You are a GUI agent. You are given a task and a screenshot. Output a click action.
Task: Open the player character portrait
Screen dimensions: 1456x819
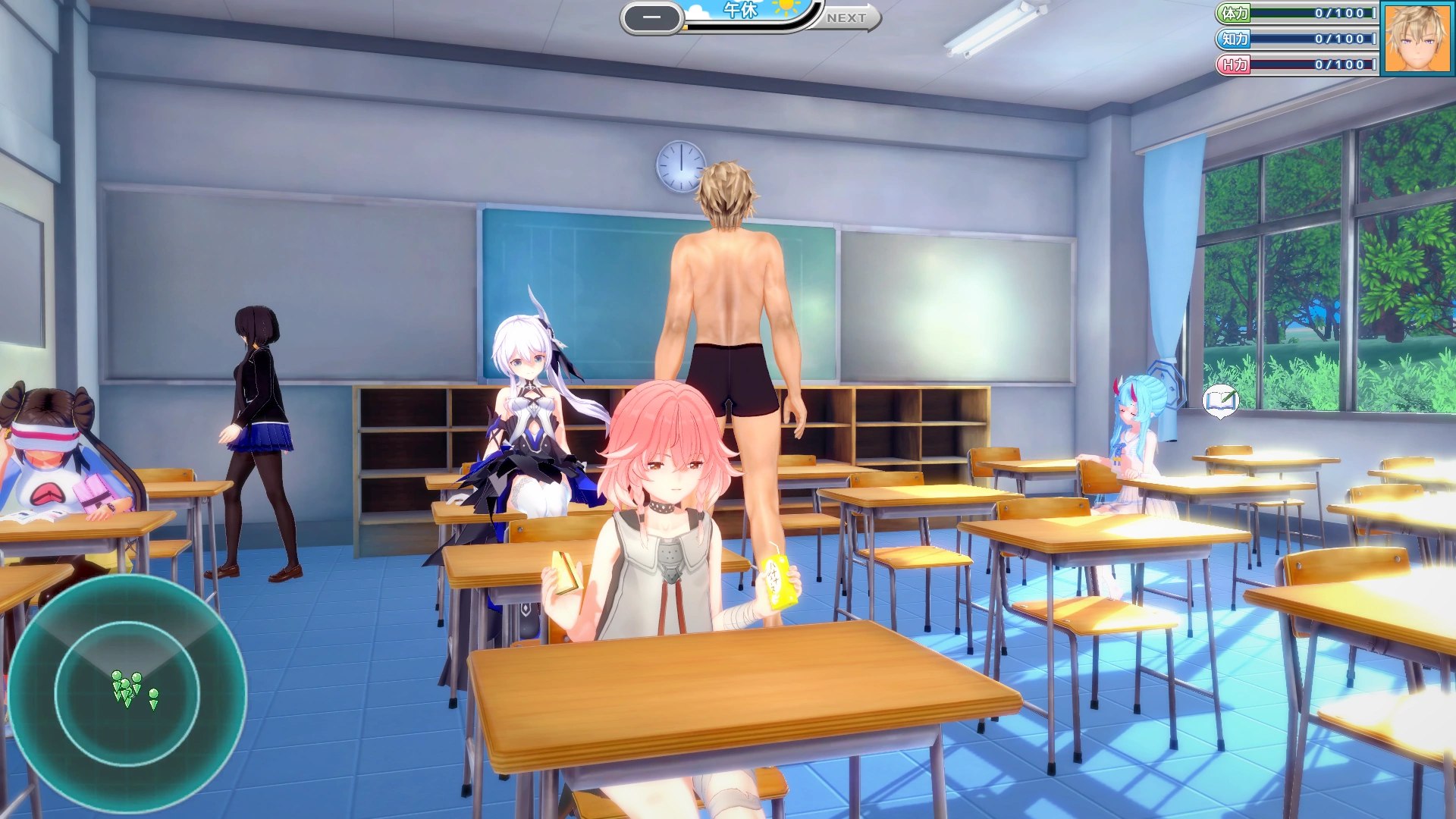[1417, 38]
